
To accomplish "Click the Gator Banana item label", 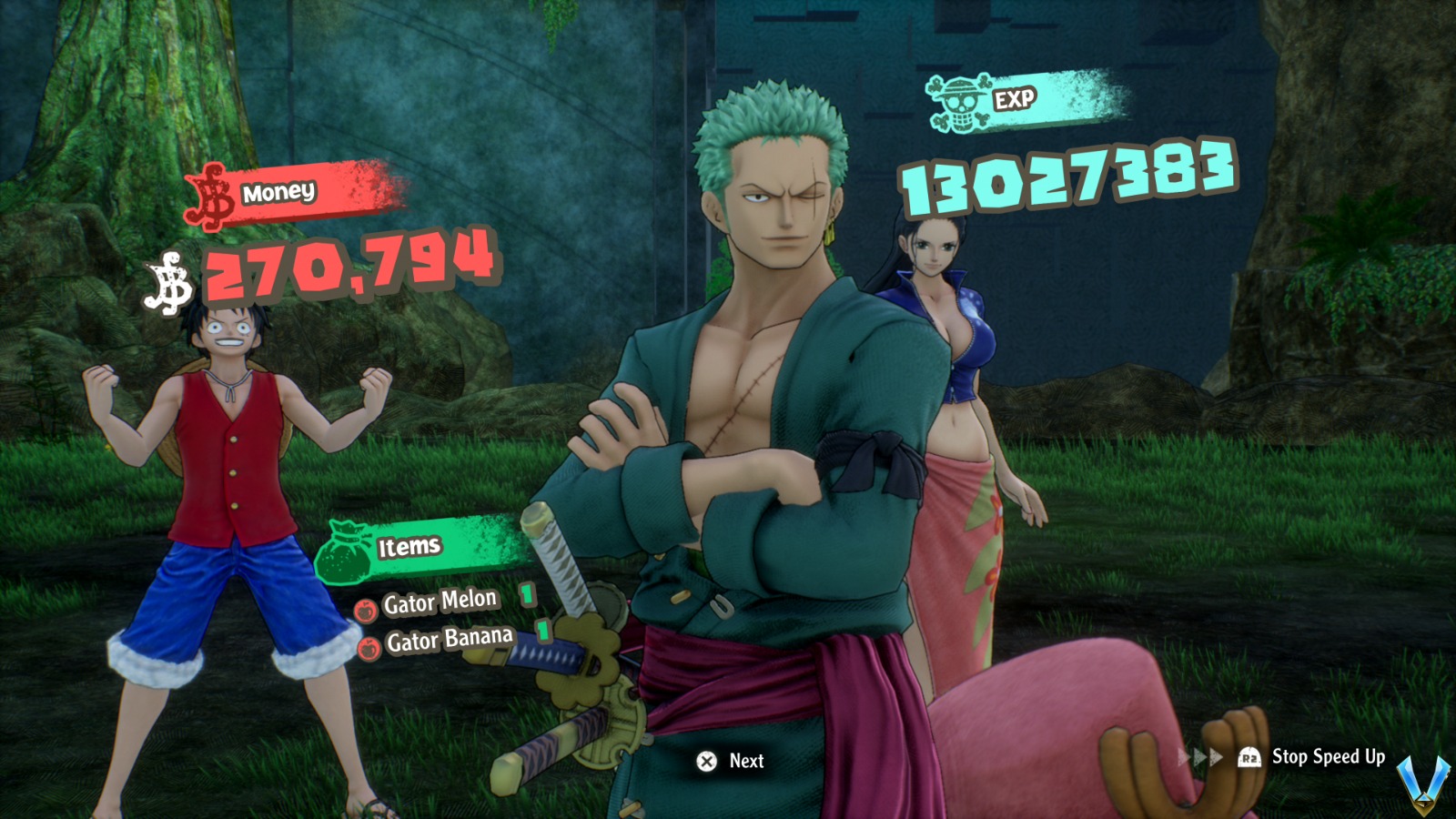I will (453, 638).
